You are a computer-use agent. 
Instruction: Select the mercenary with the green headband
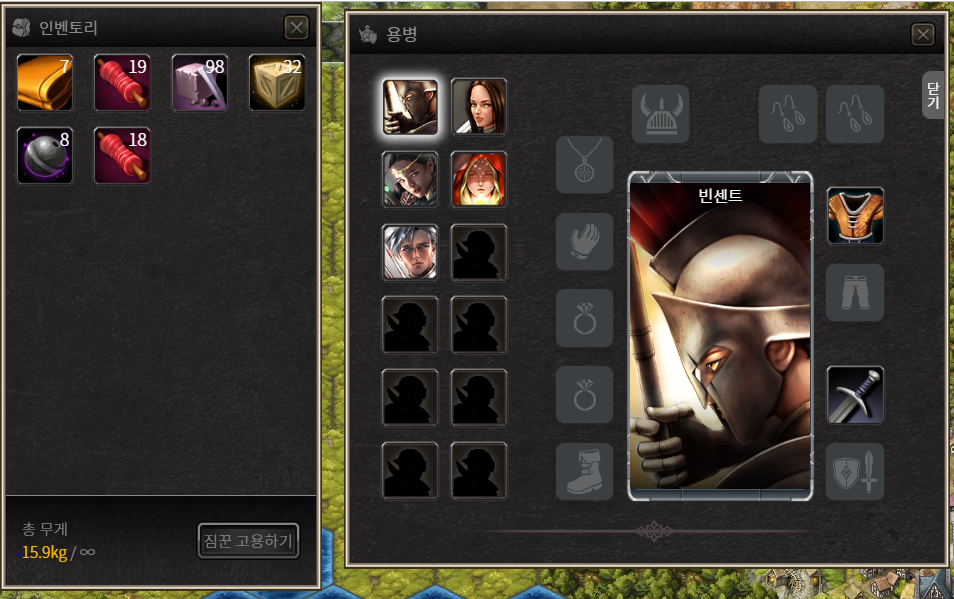410,179
